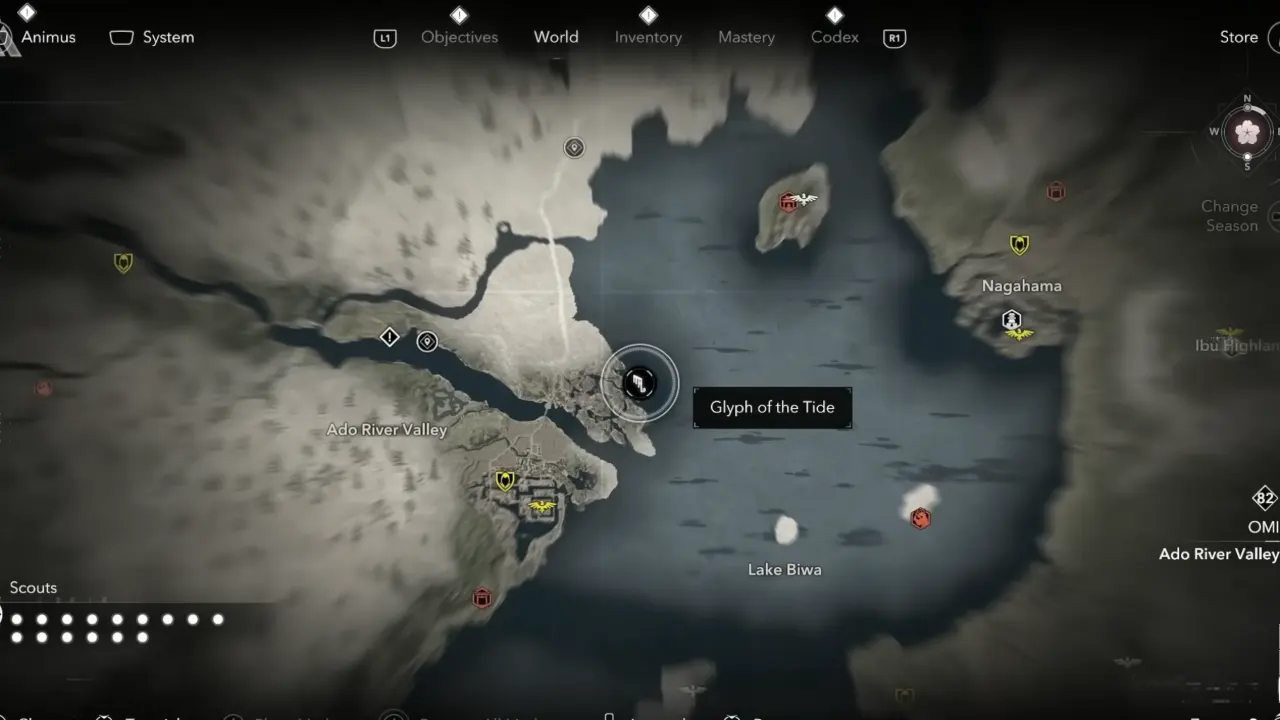Screen dimensions: 1280x720
Task: Select the World tab
Action: (x=556, y=37)
